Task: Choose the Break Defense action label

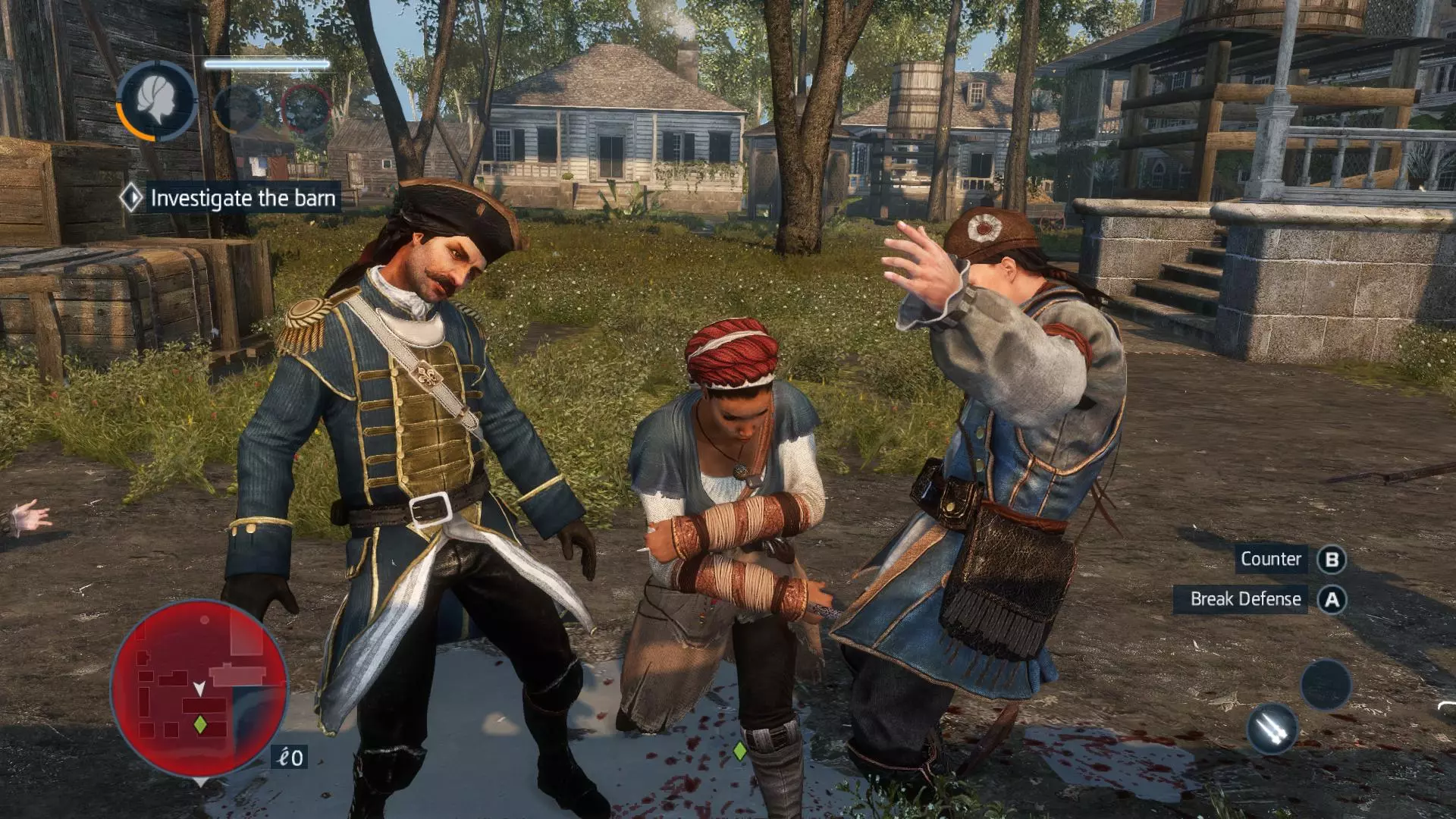Action: [1244, 599]
